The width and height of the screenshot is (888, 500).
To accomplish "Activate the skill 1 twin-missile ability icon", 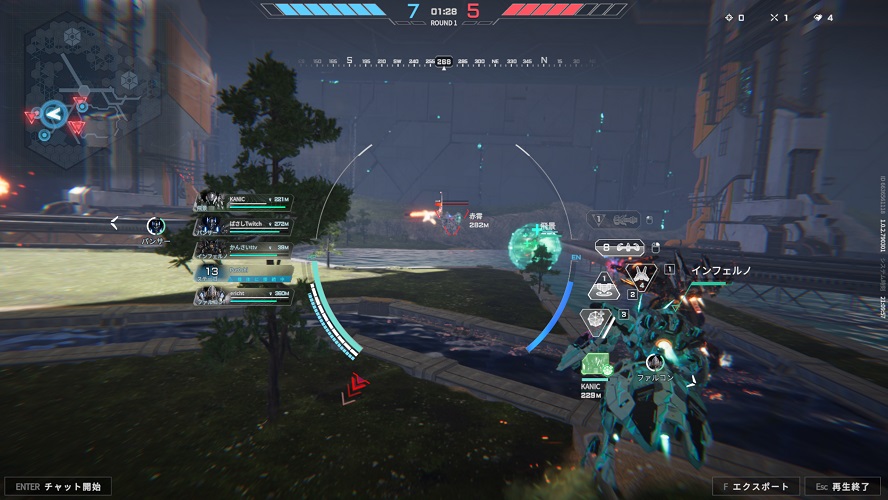I will coord(639,270).
